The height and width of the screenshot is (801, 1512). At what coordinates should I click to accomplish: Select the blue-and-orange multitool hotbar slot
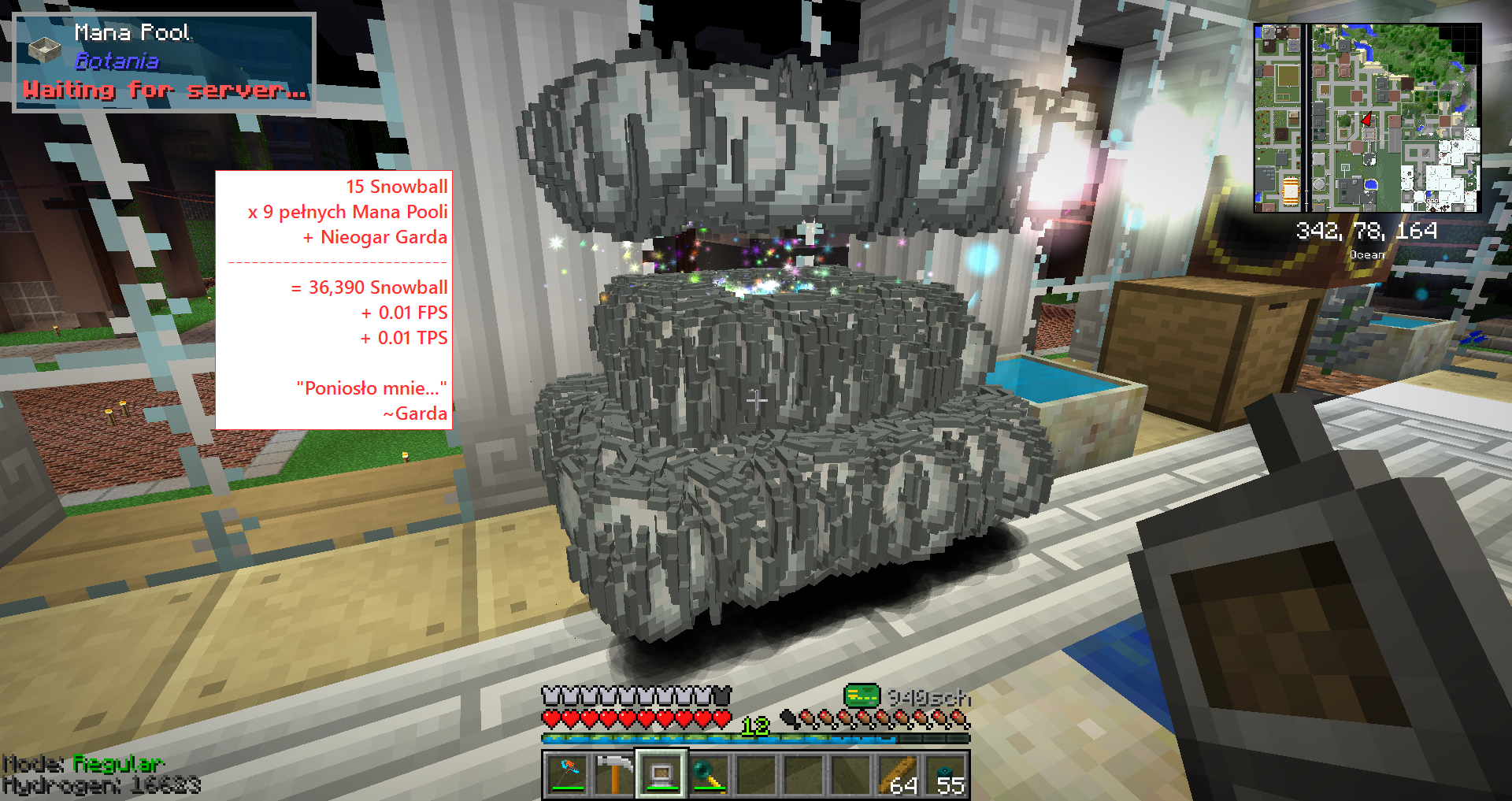coord(566,774)
